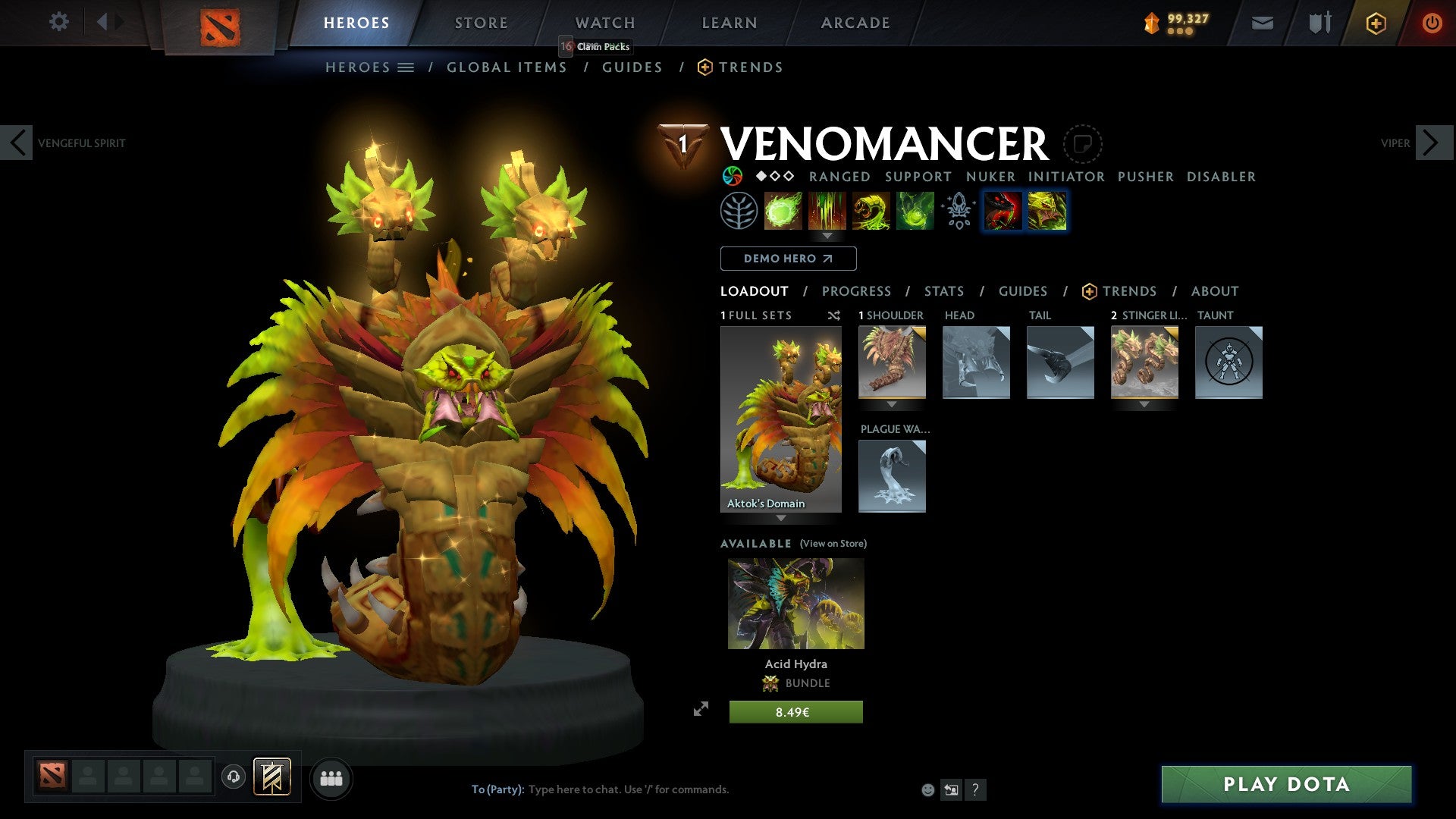
Task: Open the ARCADE menu
Action: [x=855, y=23]
